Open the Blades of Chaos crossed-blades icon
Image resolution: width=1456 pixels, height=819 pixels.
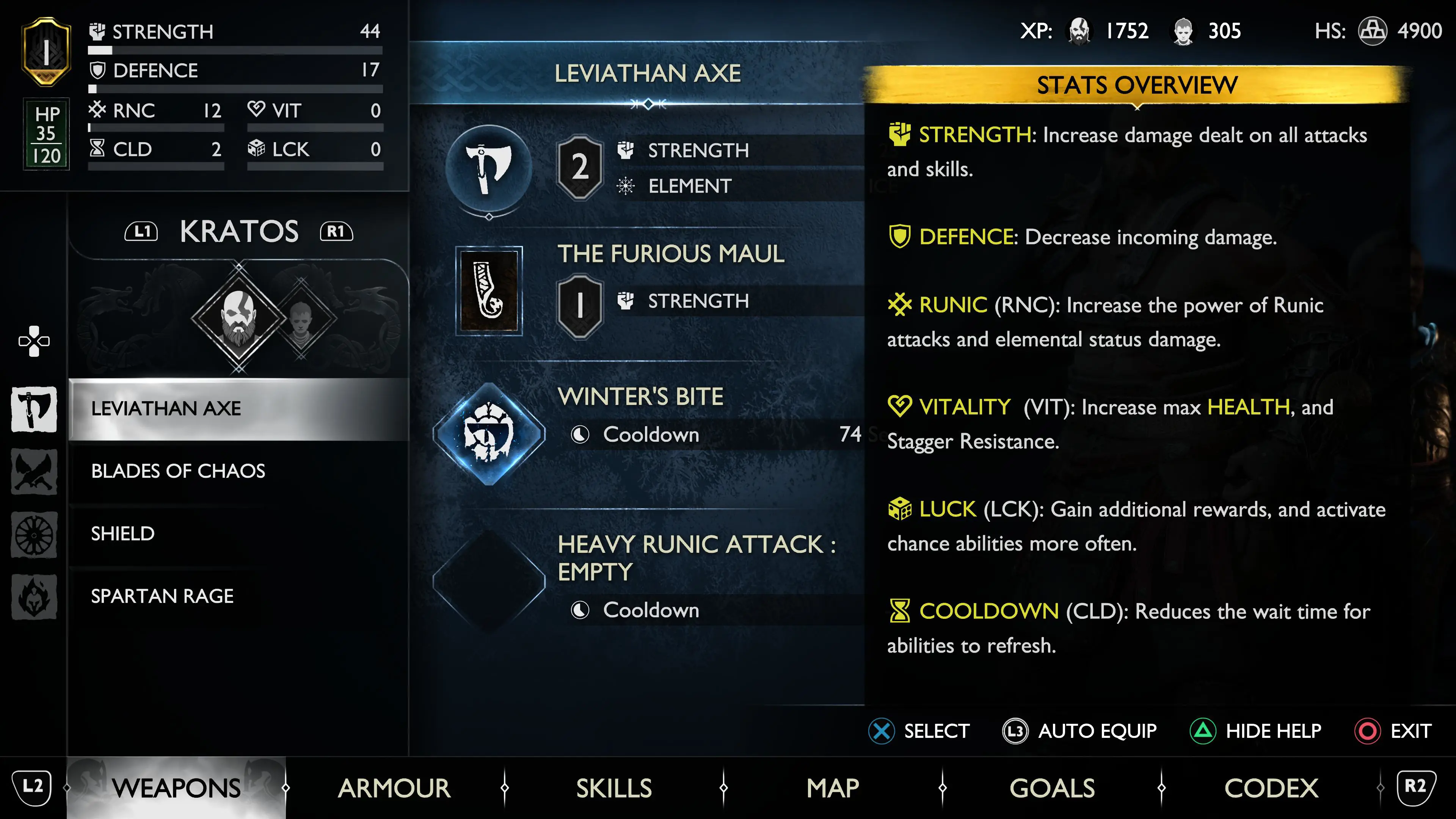click(34, 471)
